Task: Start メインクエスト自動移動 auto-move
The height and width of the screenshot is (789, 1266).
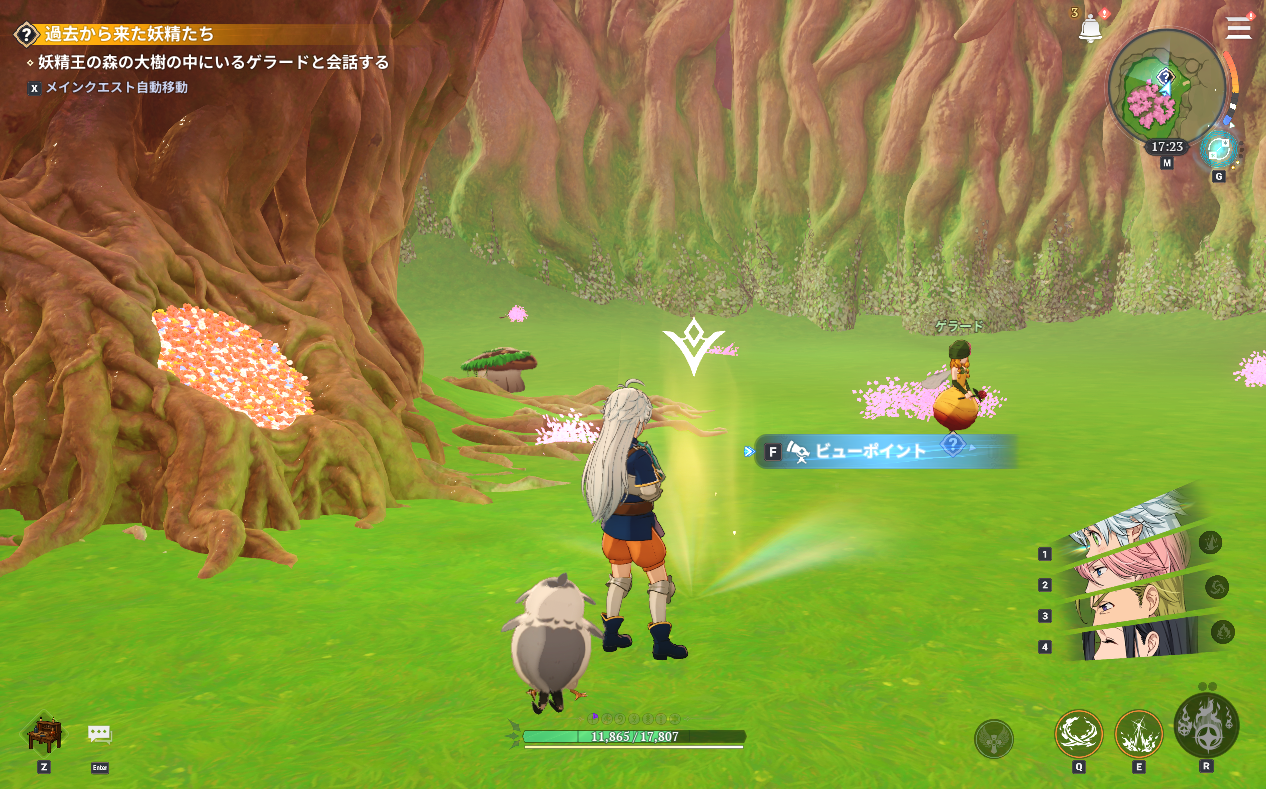Action: tap(116, 88)
